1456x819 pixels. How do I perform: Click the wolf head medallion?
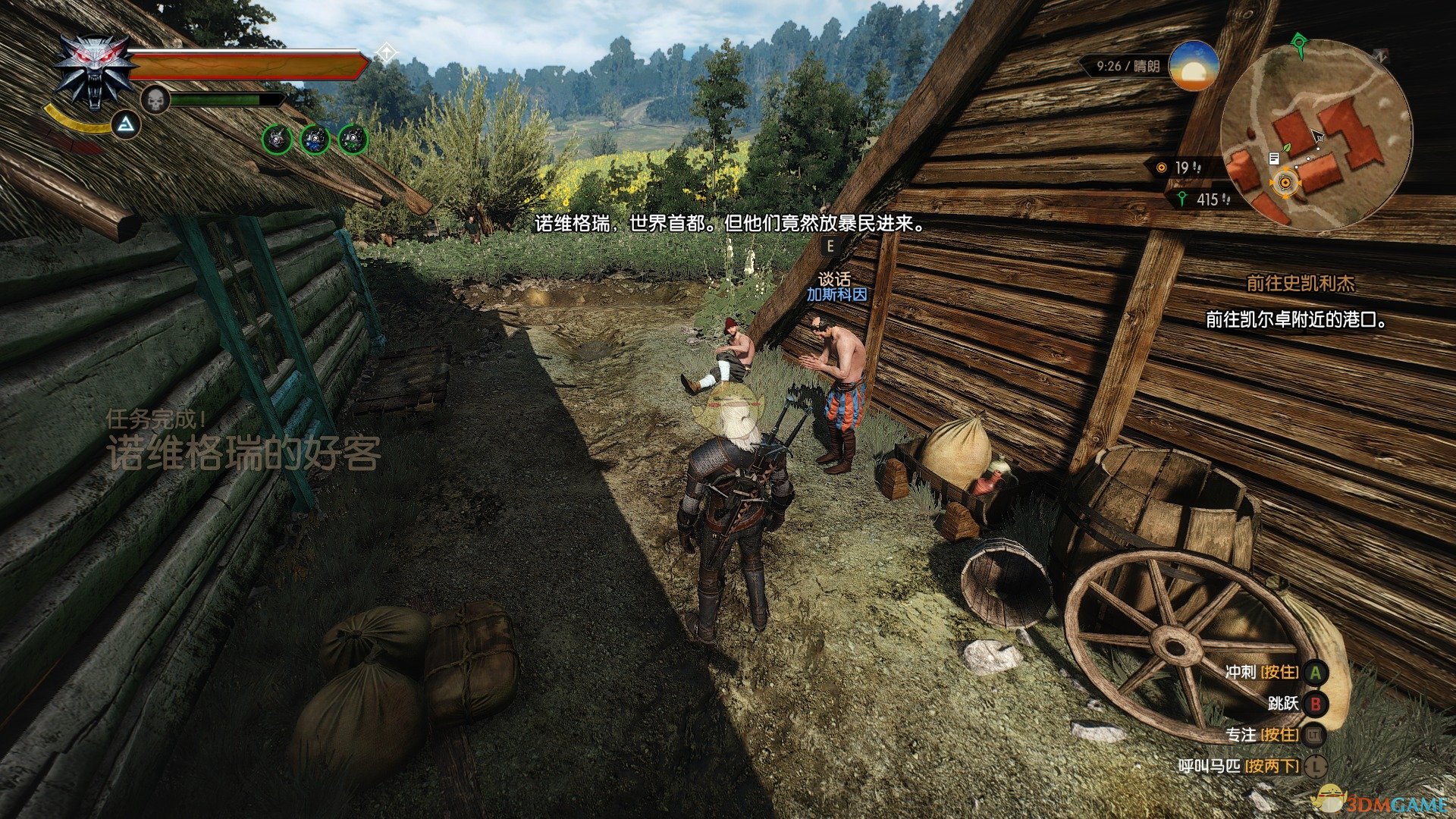[94, 70]
